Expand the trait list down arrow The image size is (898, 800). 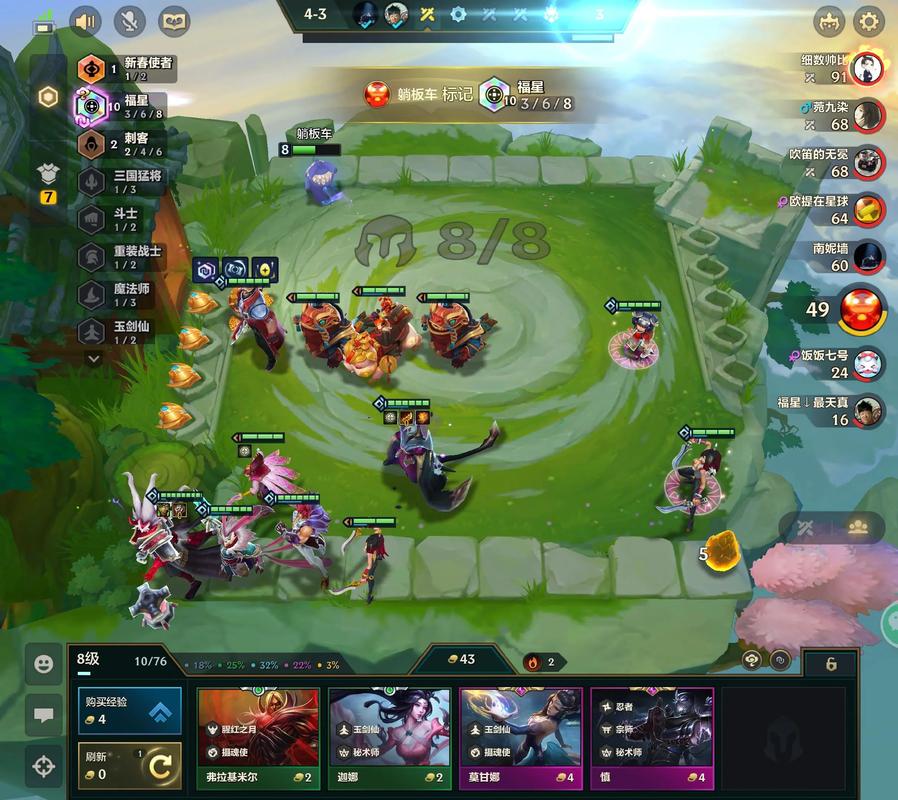94,358
